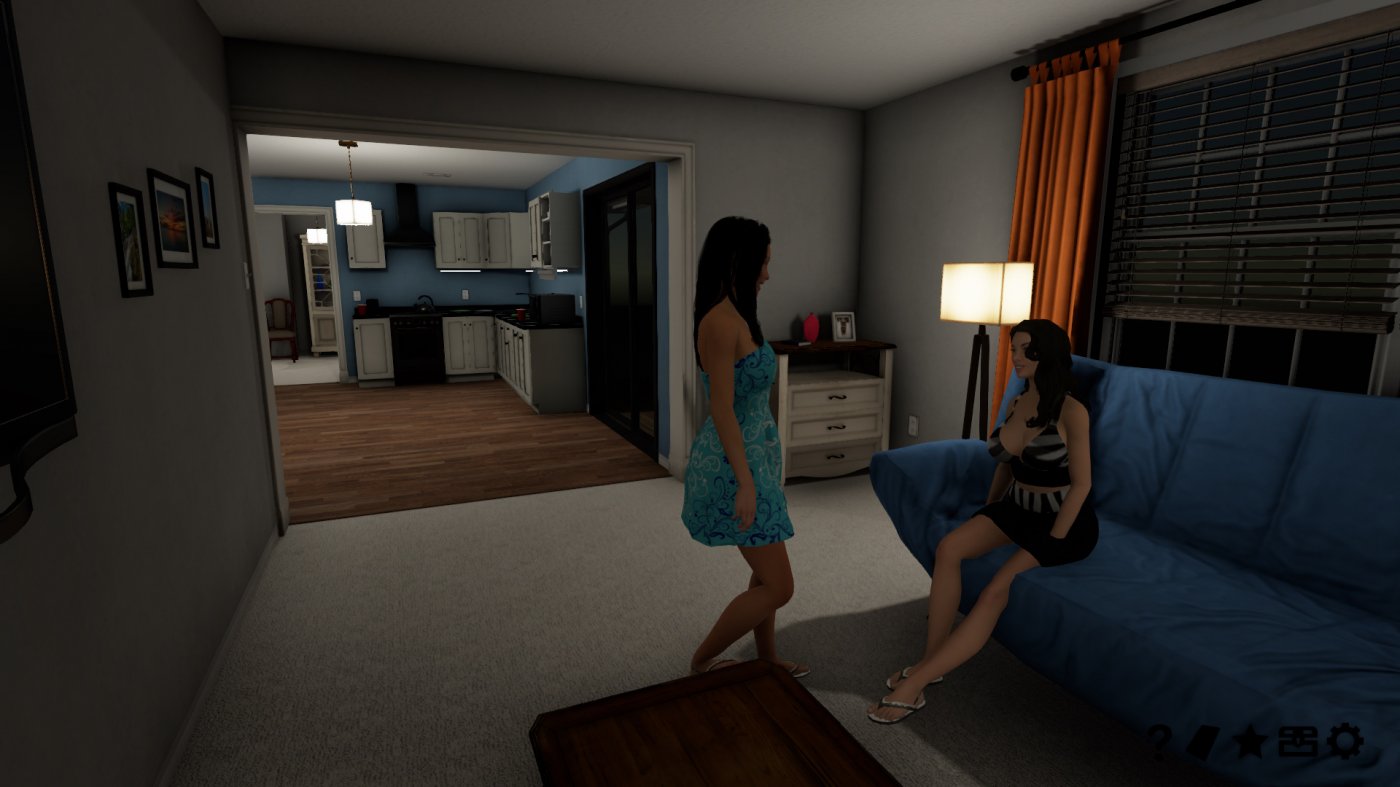The image size is (1400, 787).
Task: Click the lit floor lamp
Action: coord(985,290)
